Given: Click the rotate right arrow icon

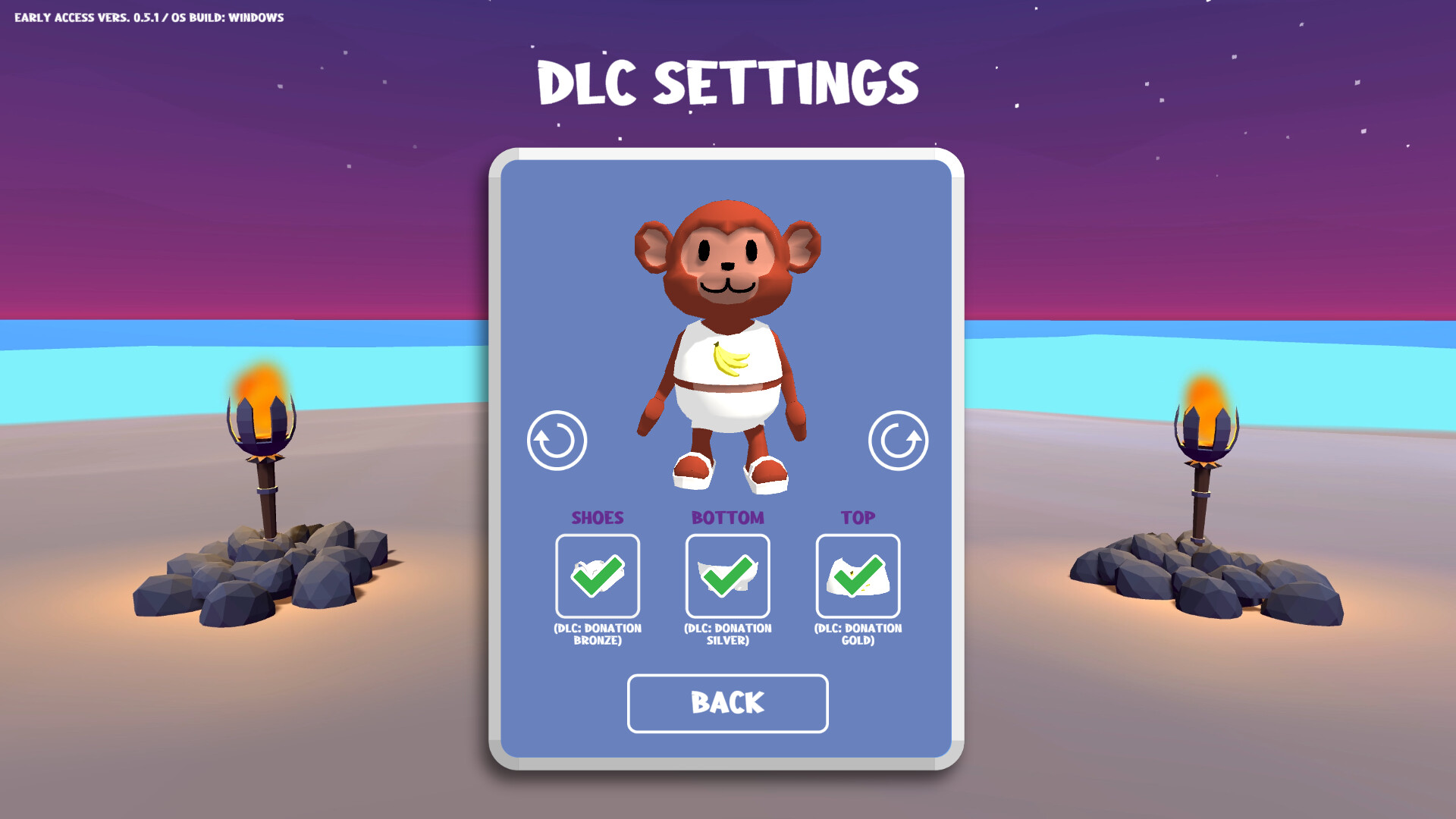Looking at the screenshot, I should click(899, 441).
